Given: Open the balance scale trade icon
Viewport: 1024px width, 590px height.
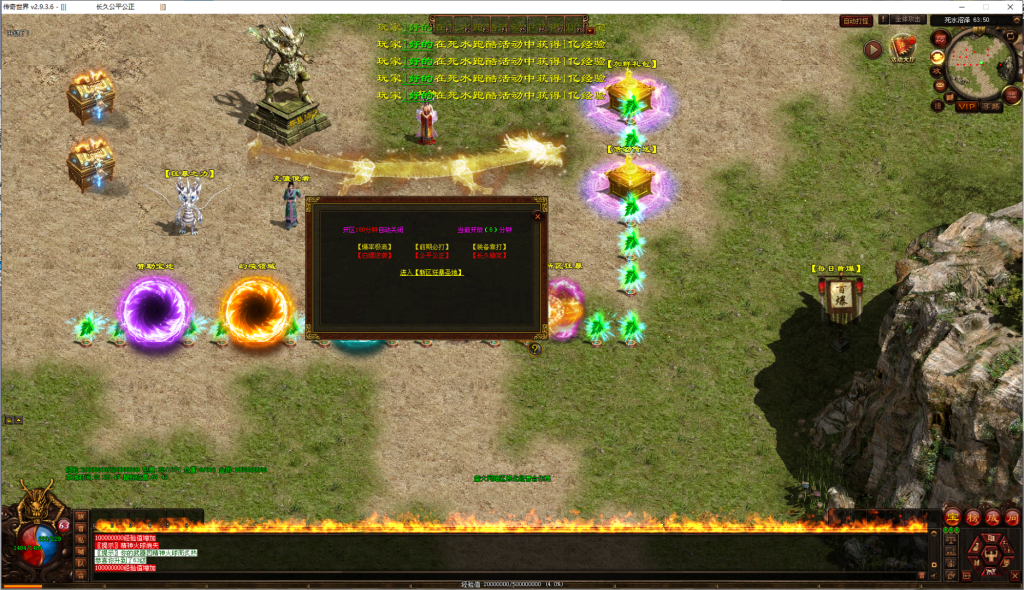Looking at the screenshot, I should tap(951, 540).
